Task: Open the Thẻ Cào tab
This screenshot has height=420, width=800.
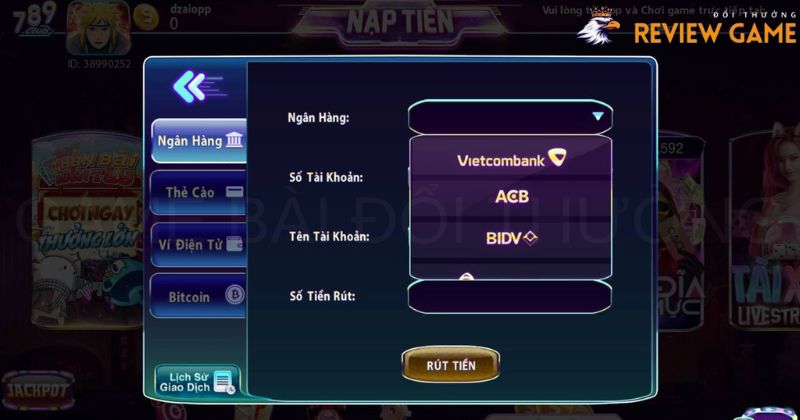Action: coord(199,191)
